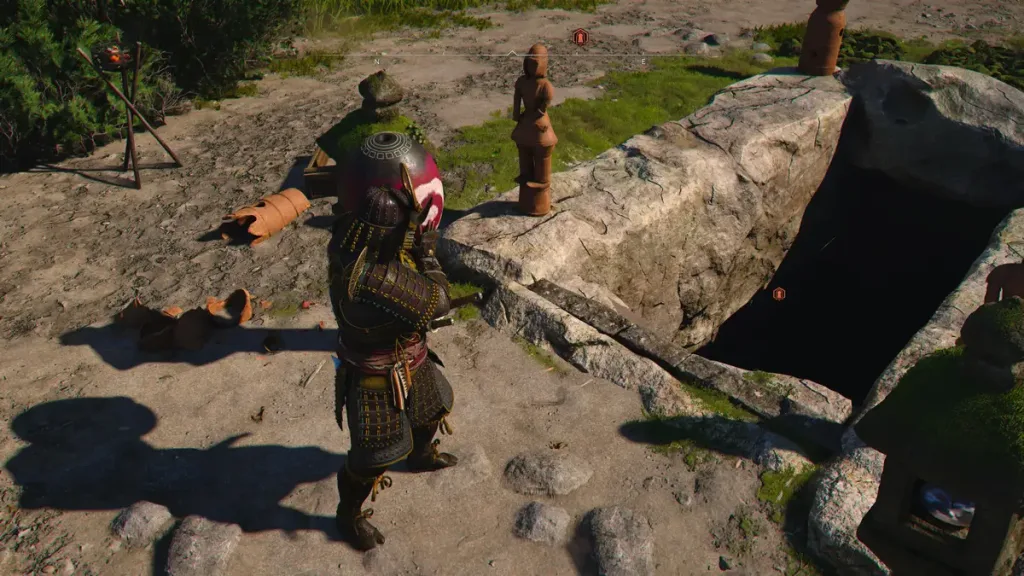
Task: Select the red objective marker over the tomb entrance
Action: 778,294
